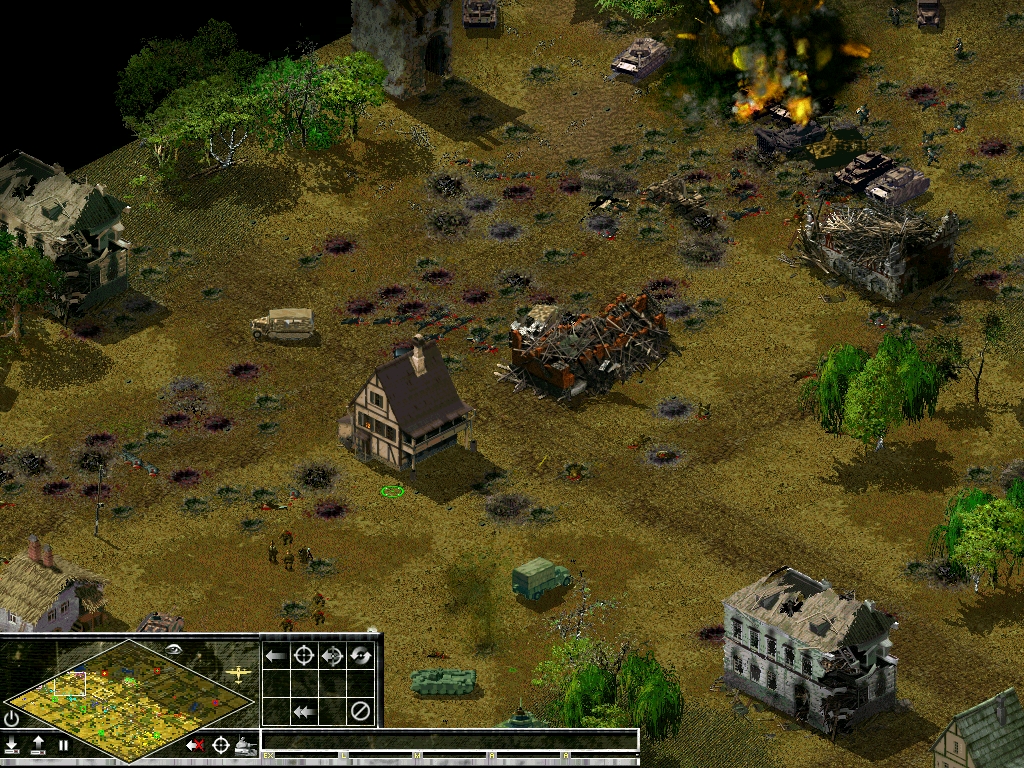Select the red-crossed arrow hold position icon
The image size is (1024, 768).
tap(195, 745)
